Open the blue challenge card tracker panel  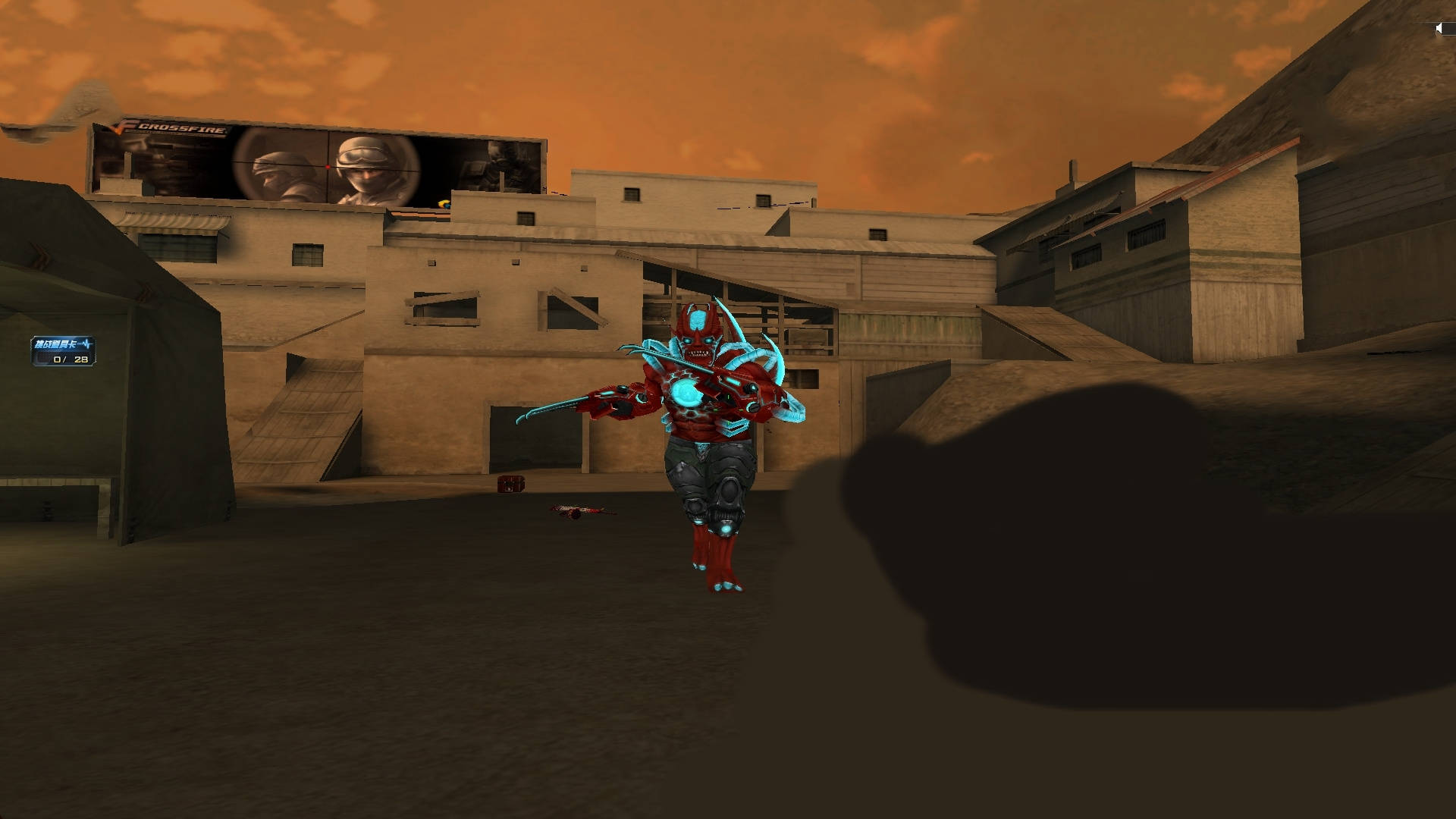tap(64, 351)
